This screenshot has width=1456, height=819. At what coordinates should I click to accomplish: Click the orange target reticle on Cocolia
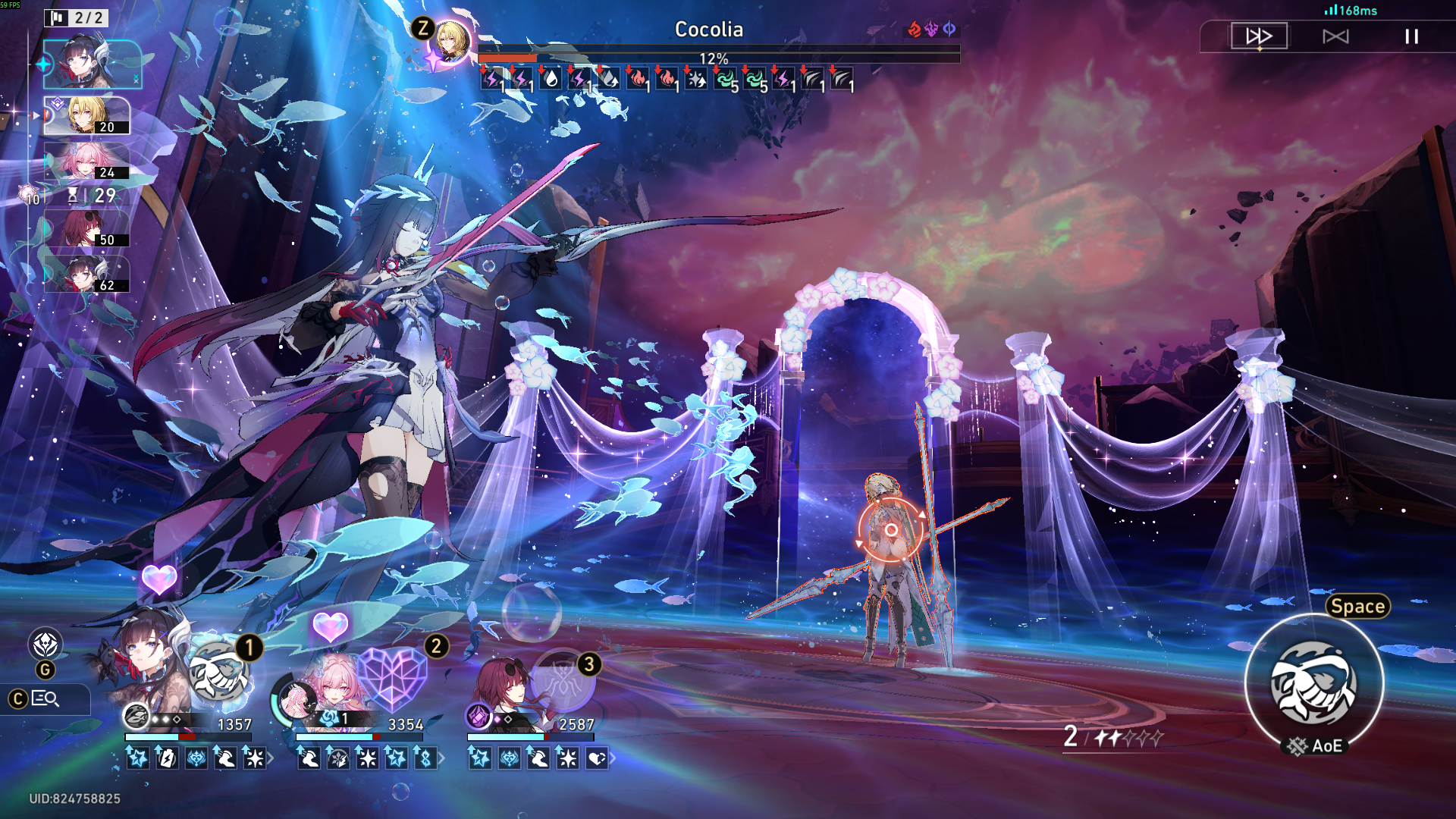tap(891, 530)
